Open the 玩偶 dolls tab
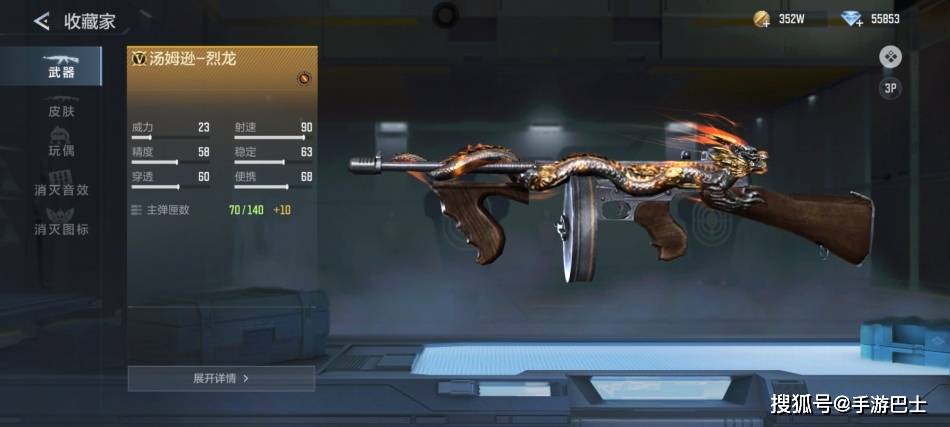The image size is (950, 427). tap(61, 149)
